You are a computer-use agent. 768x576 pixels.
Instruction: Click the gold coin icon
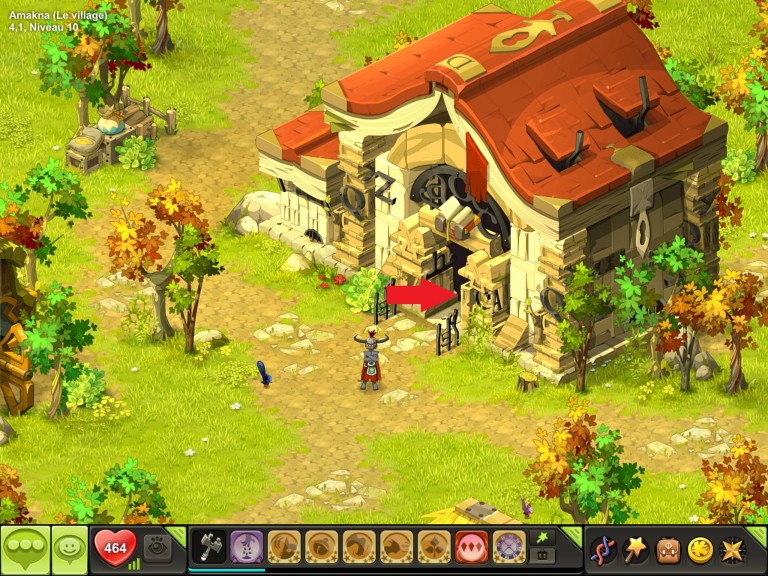click(x=699, y=549)
